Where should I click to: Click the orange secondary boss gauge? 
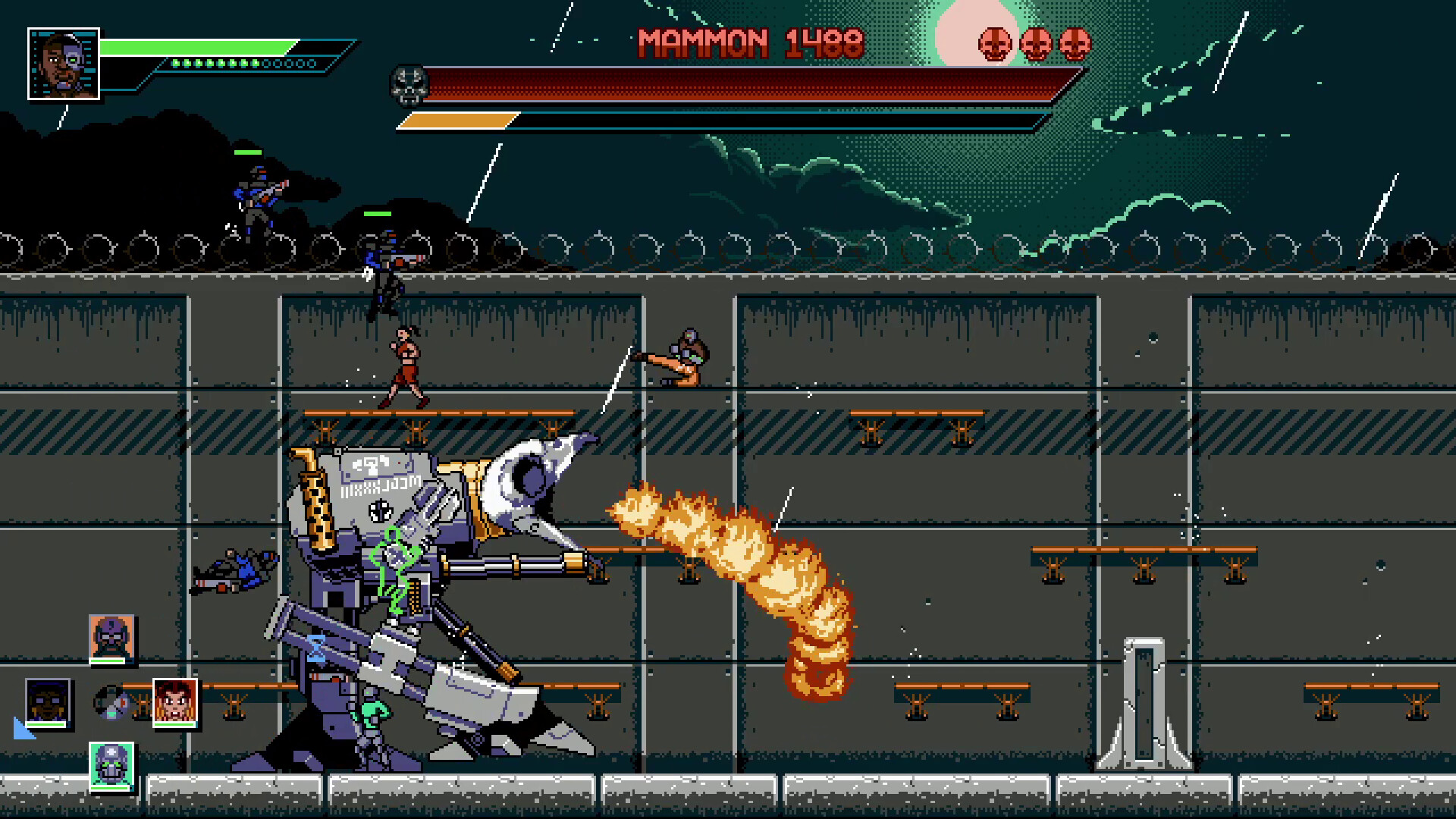coord(459,118)
